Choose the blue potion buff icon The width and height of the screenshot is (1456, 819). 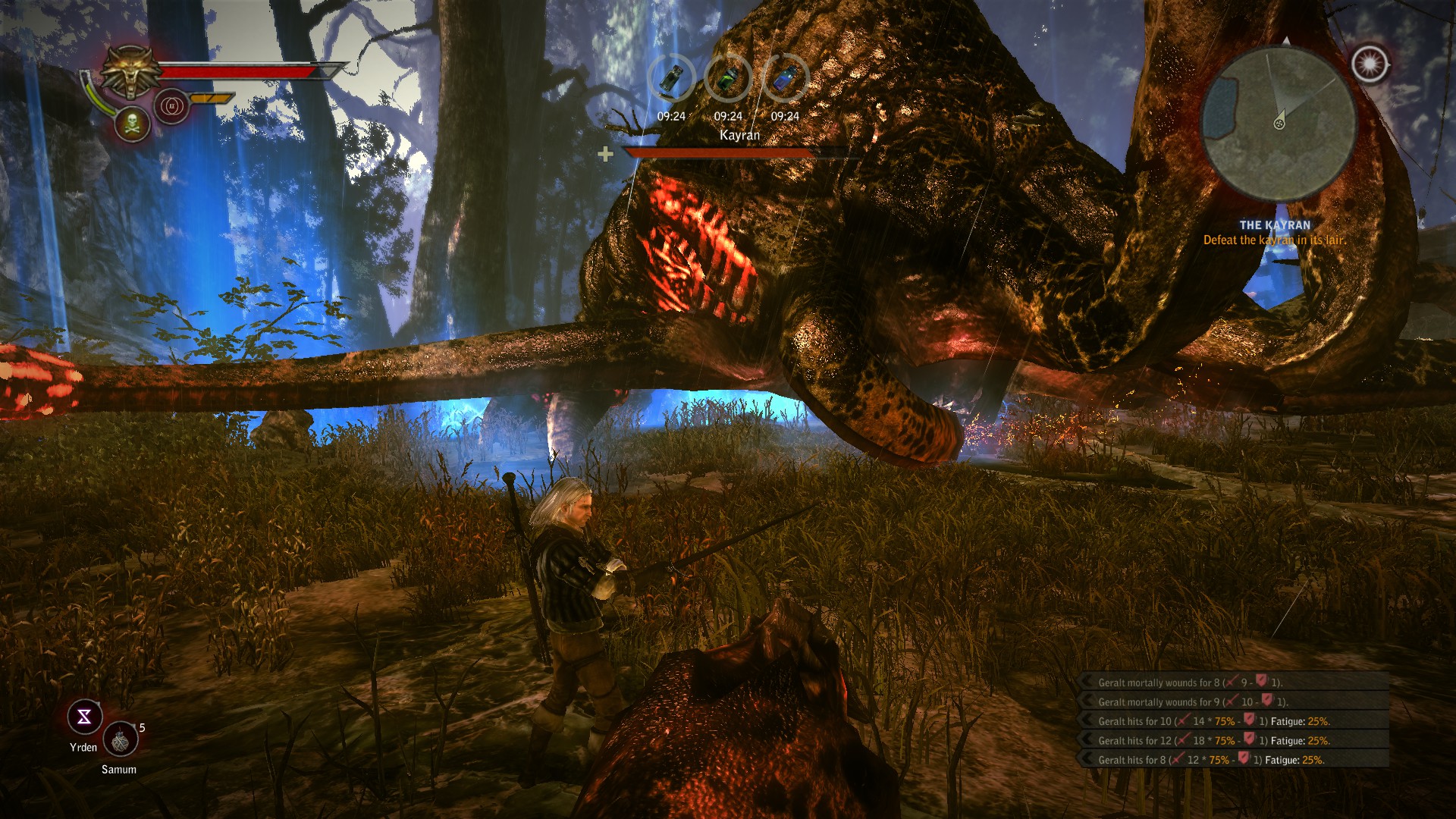coord(784,79)
